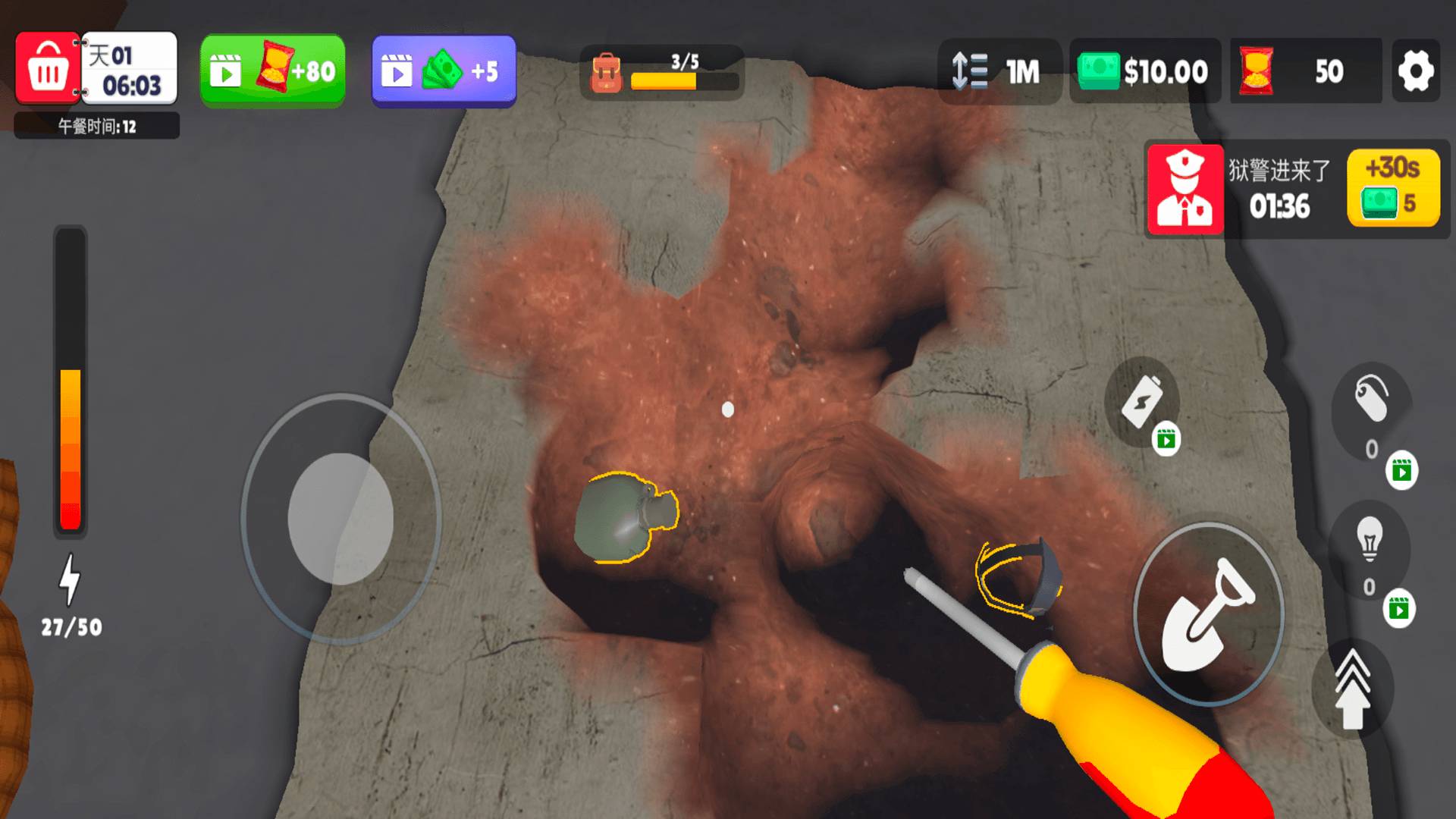Open the settings gear menu

[x=1415, y=71]
